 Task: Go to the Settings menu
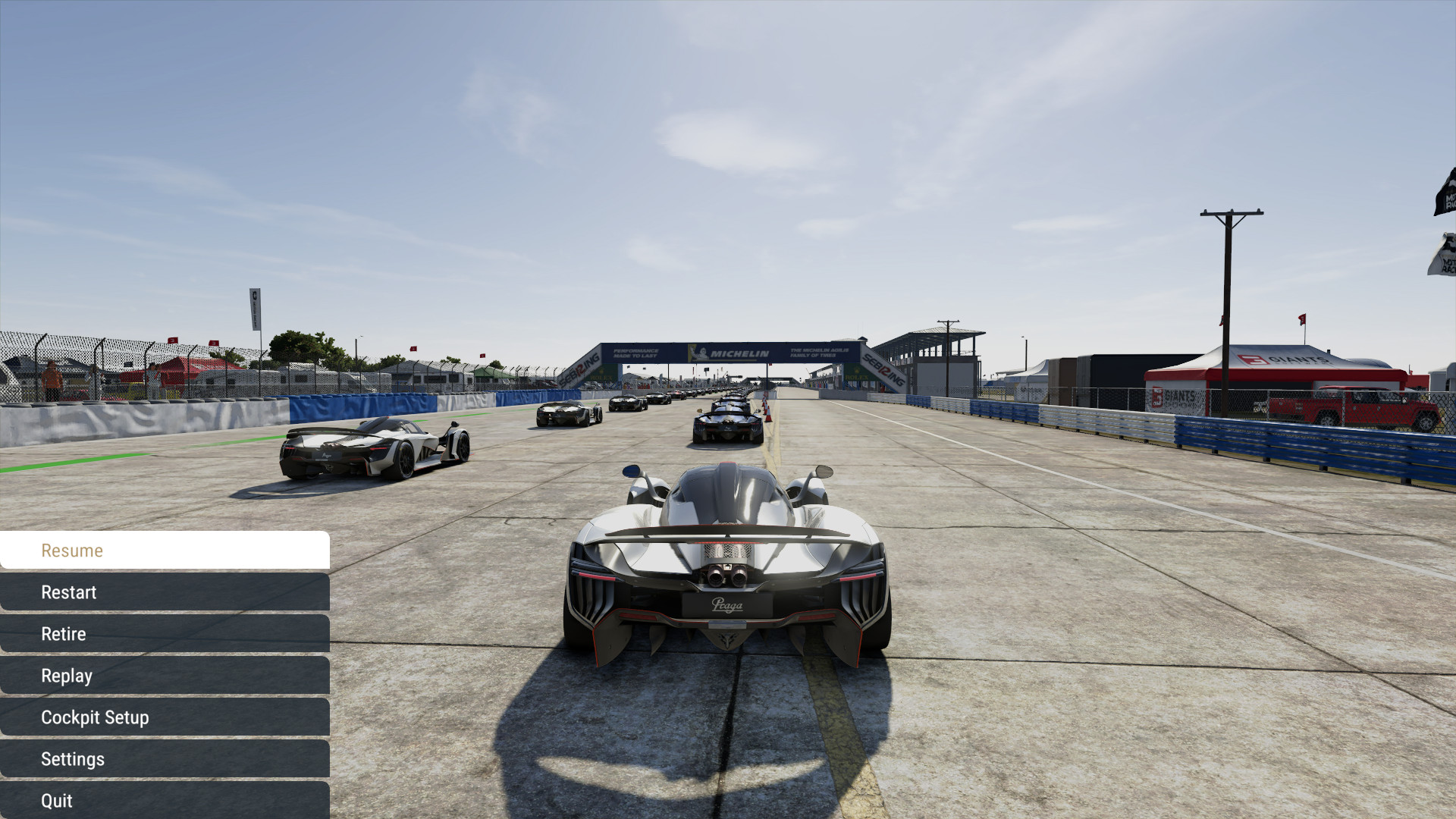[165, 759]
